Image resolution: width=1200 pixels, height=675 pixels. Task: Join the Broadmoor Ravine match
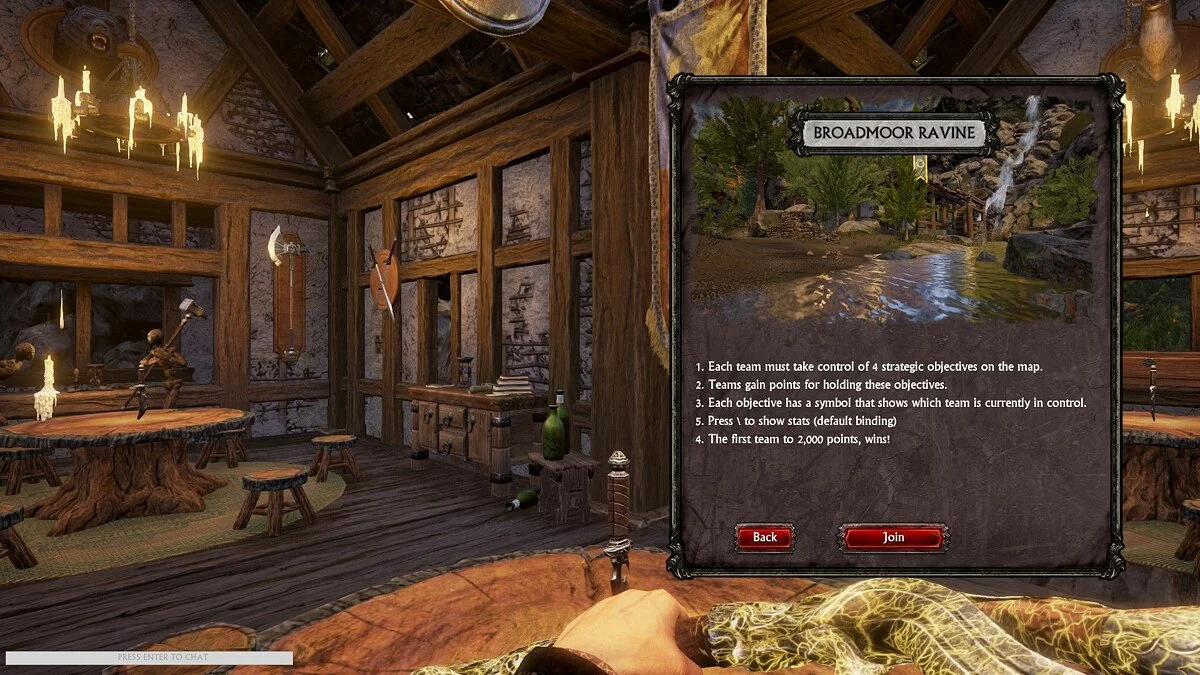pyautogui.click(x=893, y=538)
